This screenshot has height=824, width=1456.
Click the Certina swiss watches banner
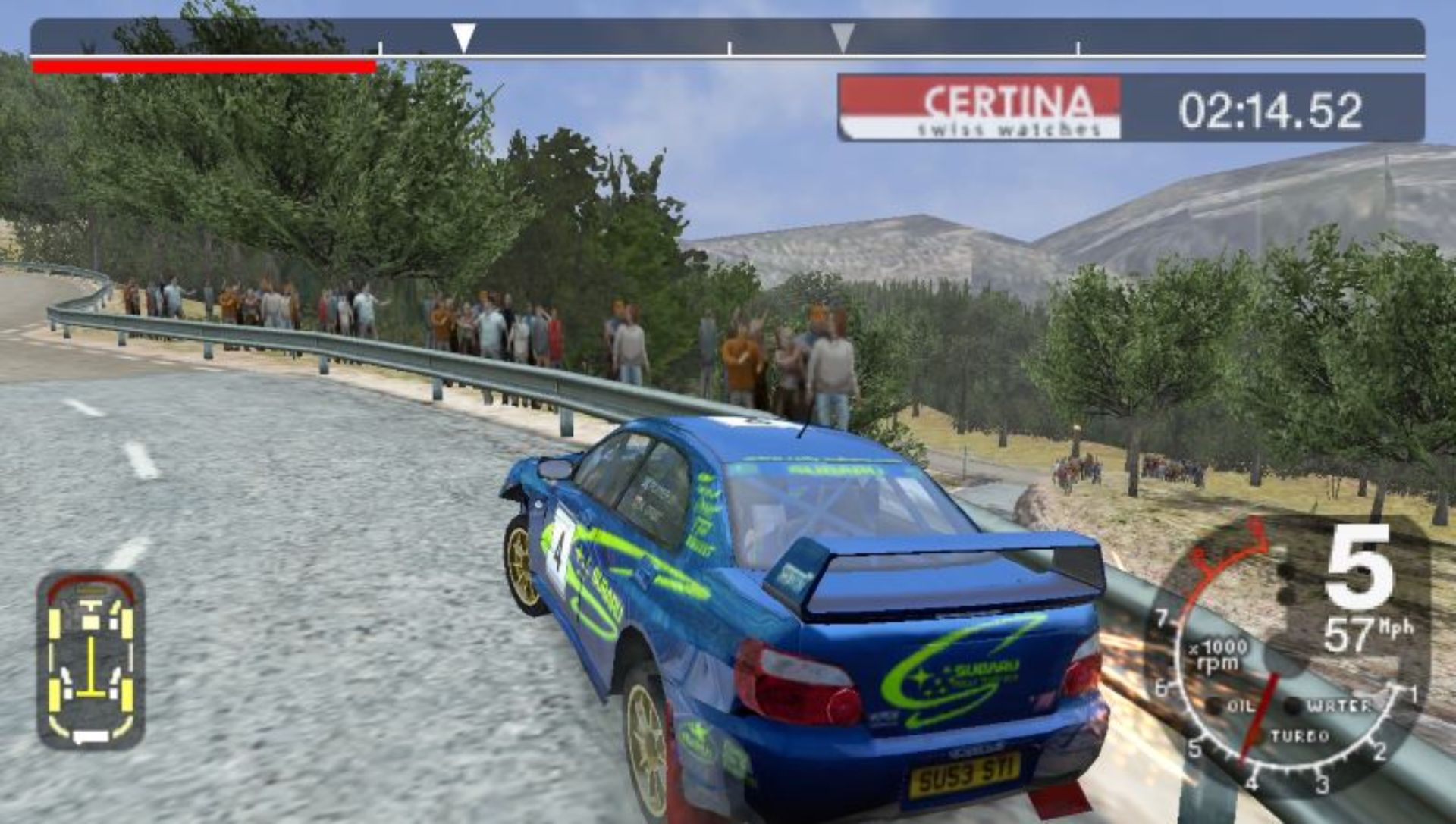point(980,108)
